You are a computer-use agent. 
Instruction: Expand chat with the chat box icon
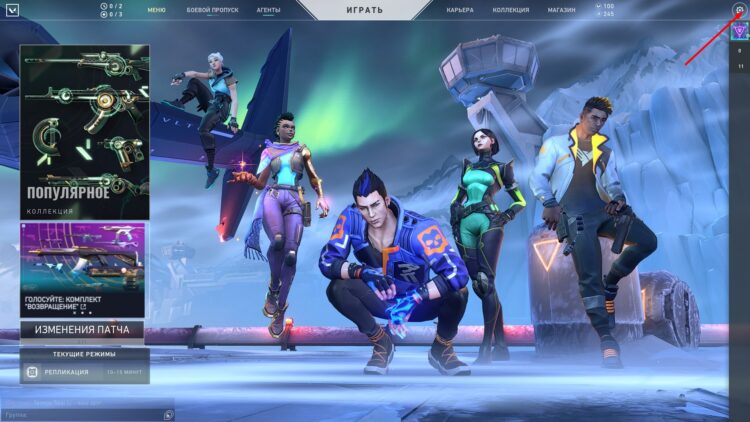click(x=168, y=414)
